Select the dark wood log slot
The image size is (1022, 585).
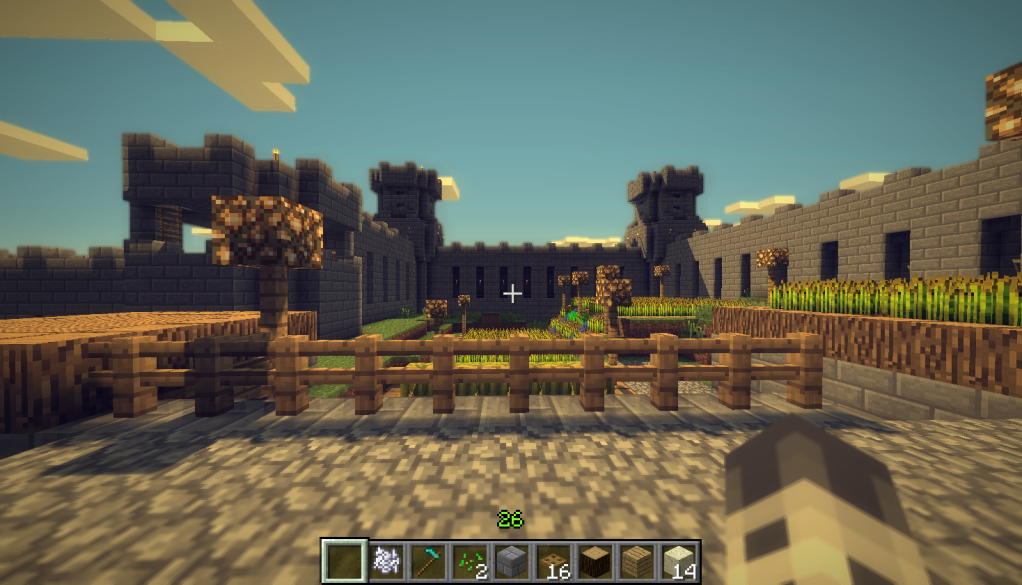point(595,560)
